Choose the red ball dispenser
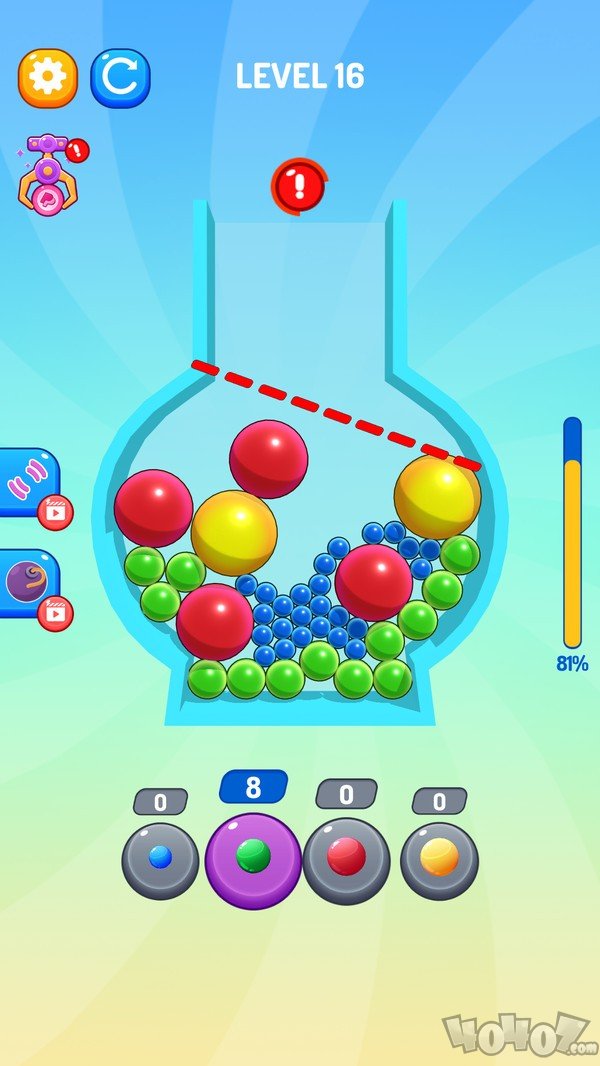Image resolution: width=600 pixels, height=1066 pixels. click(x=346, y=859)
